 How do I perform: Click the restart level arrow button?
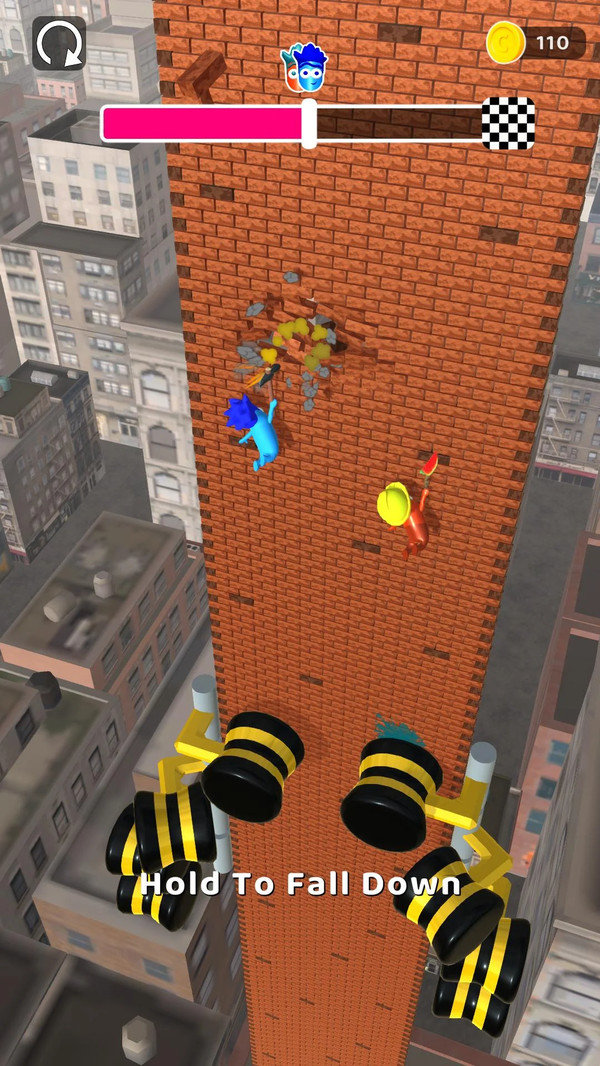pyautogui.click(x=58, y=43)
